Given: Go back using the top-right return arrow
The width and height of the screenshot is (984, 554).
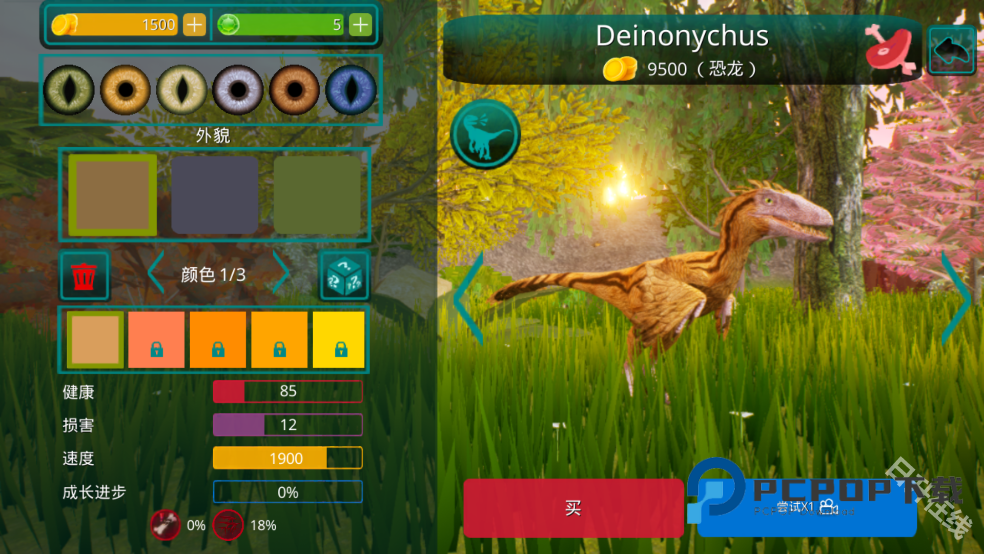Looking at the screenshot, I should coord(952,50).
